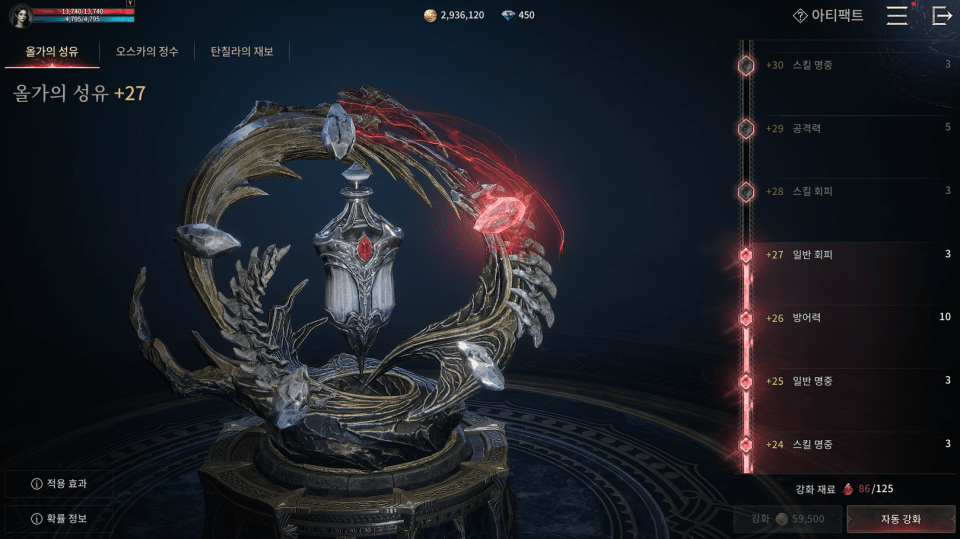
Task: Select the +30 스킬 명중 node
Action: [746, 65]
